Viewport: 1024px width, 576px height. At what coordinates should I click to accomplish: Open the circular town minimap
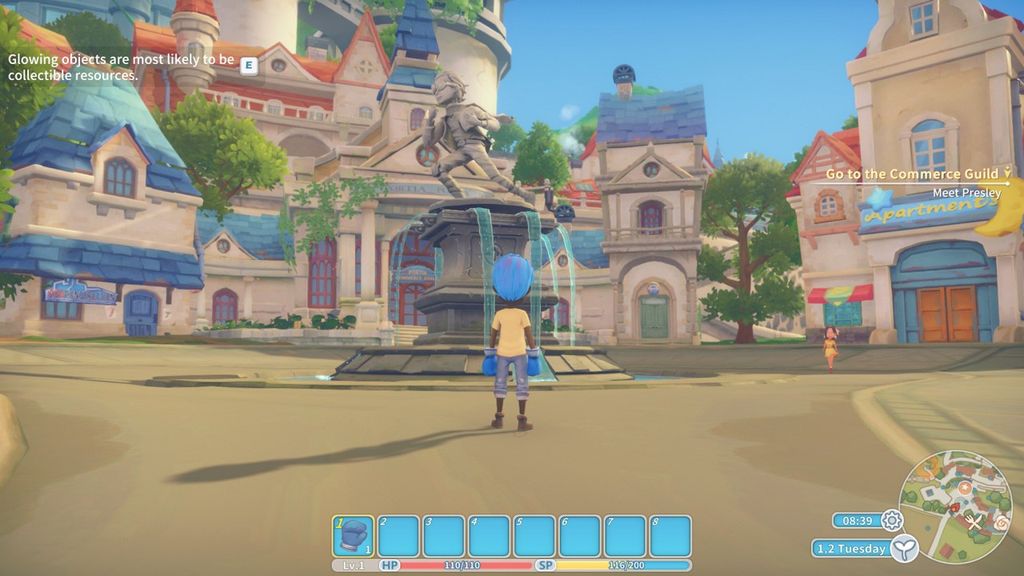tap(954, 505)
